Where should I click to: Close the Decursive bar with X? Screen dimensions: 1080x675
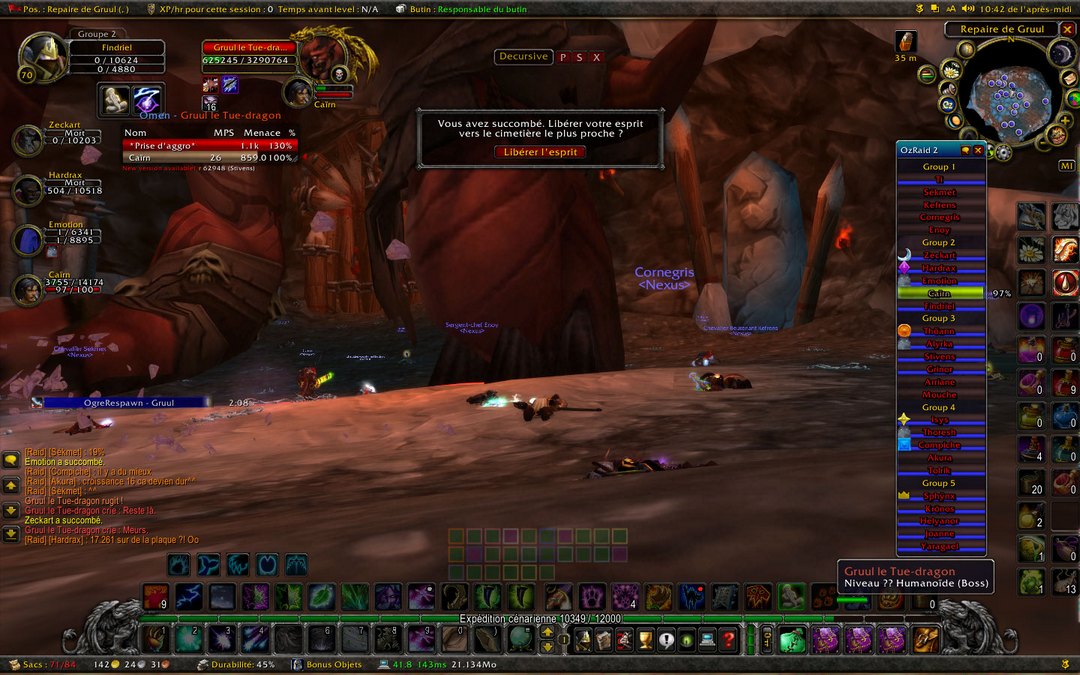coord(597,57)
